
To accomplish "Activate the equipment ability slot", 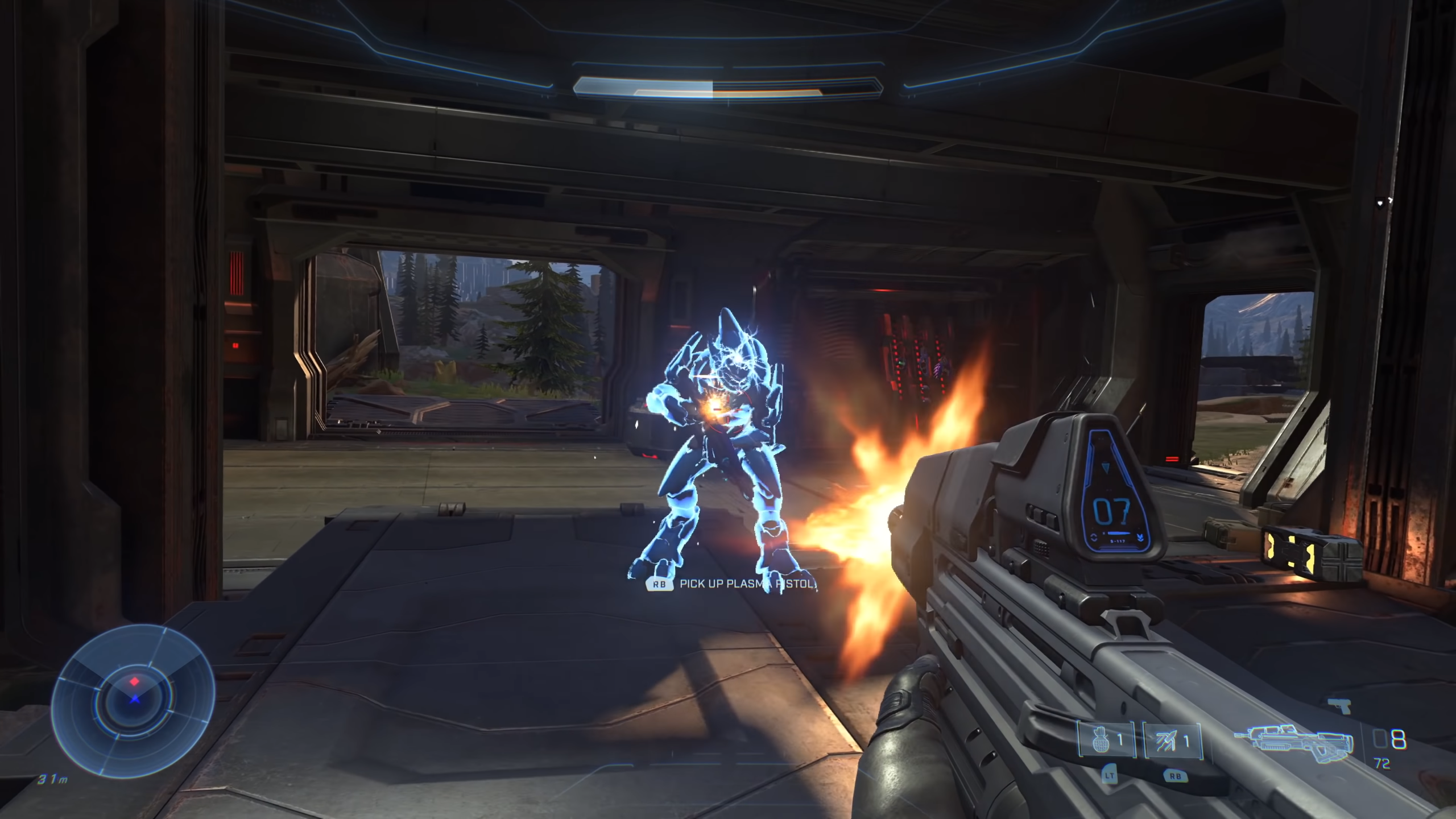I will (1172, 740).
